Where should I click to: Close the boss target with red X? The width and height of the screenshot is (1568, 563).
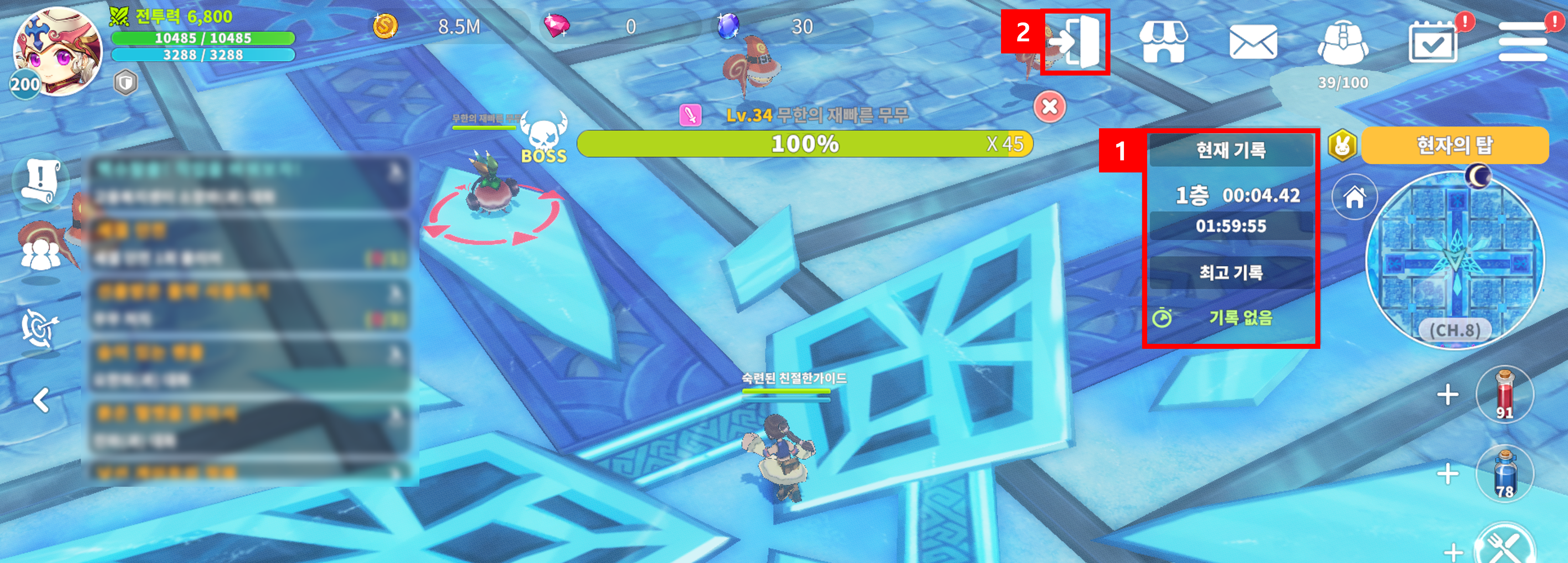(x=1049, y=107)
